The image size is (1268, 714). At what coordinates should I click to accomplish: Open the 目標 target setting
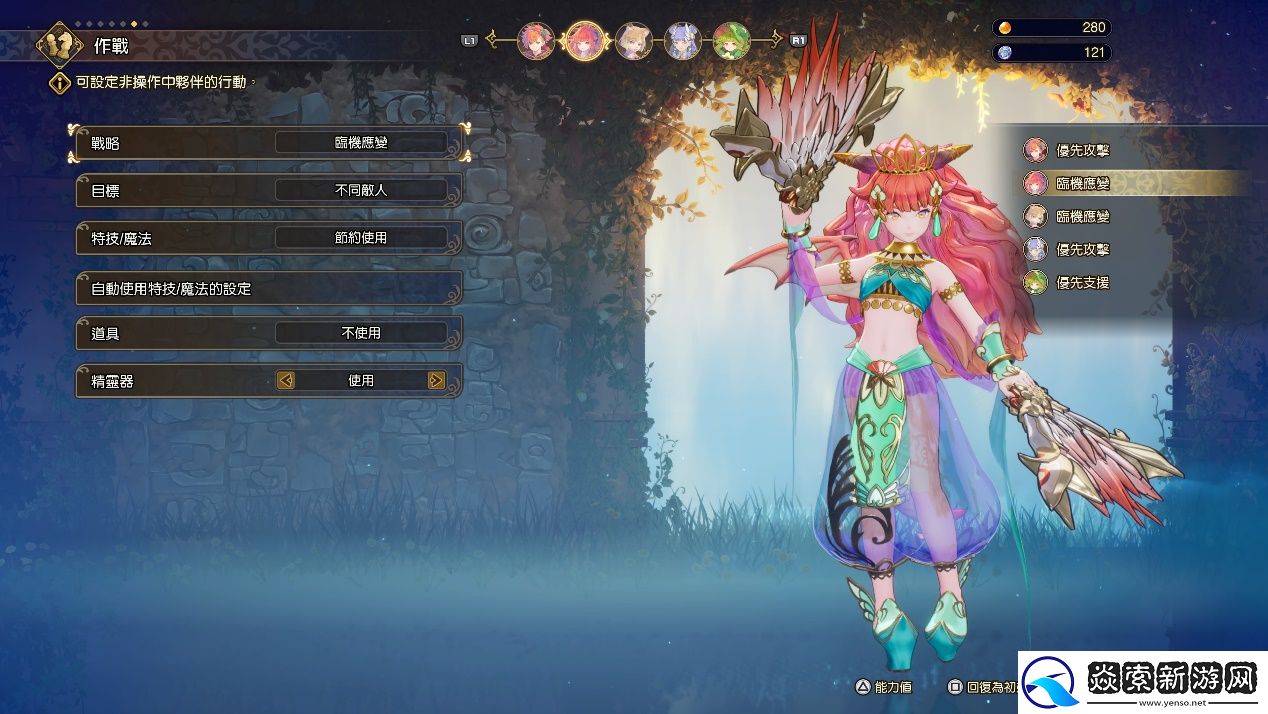pyautogui.click(x=268, y=190)
